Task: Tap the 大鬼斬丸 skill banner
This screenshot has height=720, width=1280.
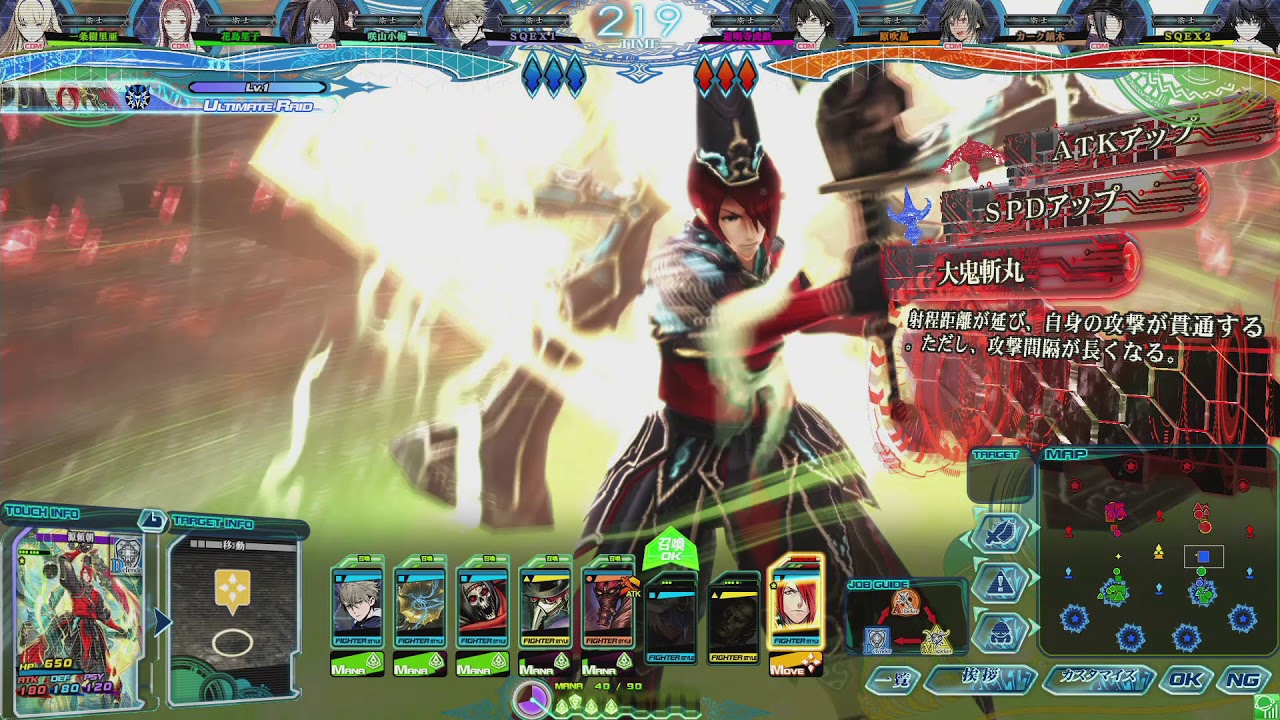Action: tap(1010, 272)
